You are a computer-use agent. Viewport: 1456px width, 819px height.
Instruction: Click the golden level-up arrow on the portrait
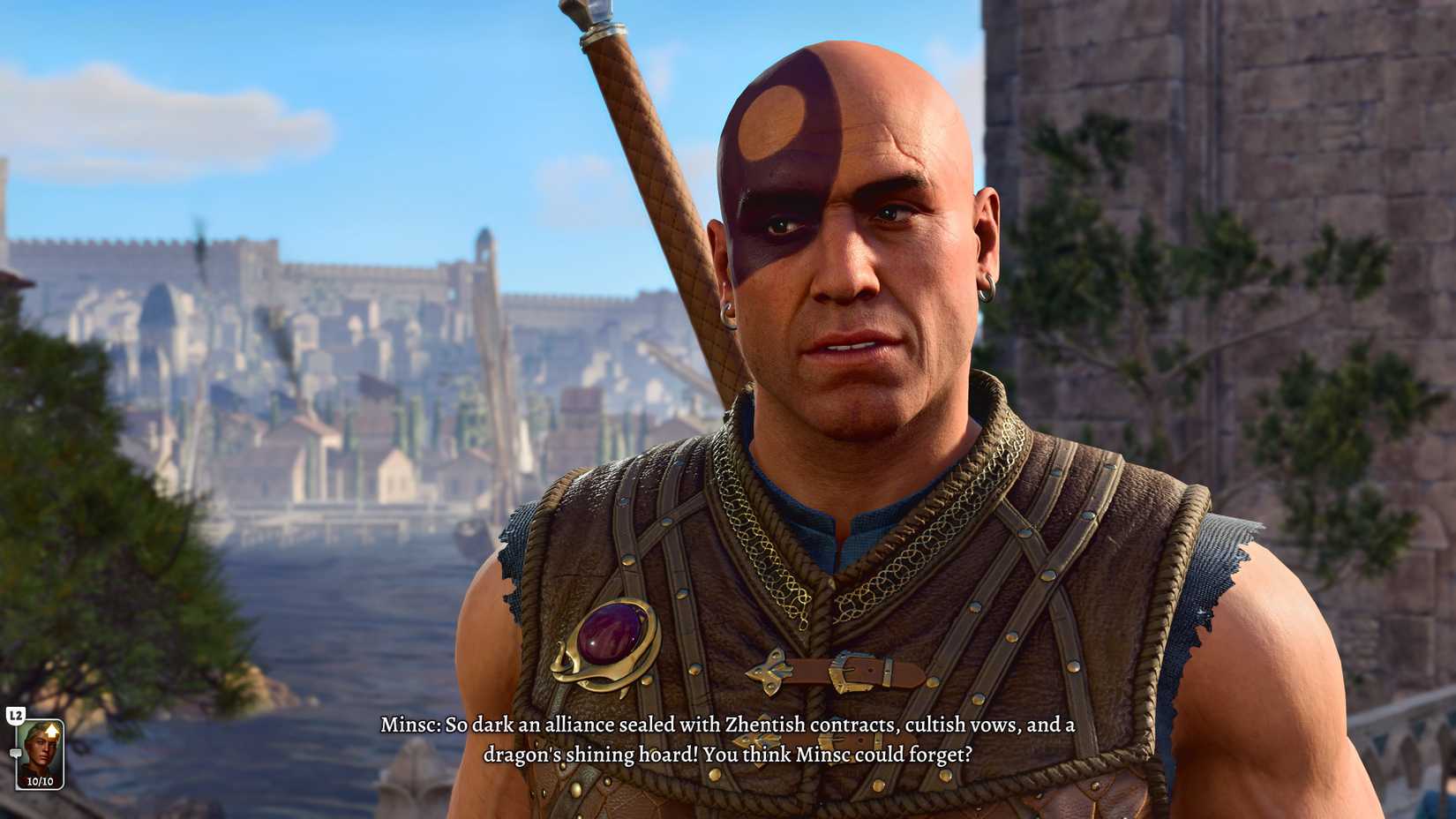[51, 731]
